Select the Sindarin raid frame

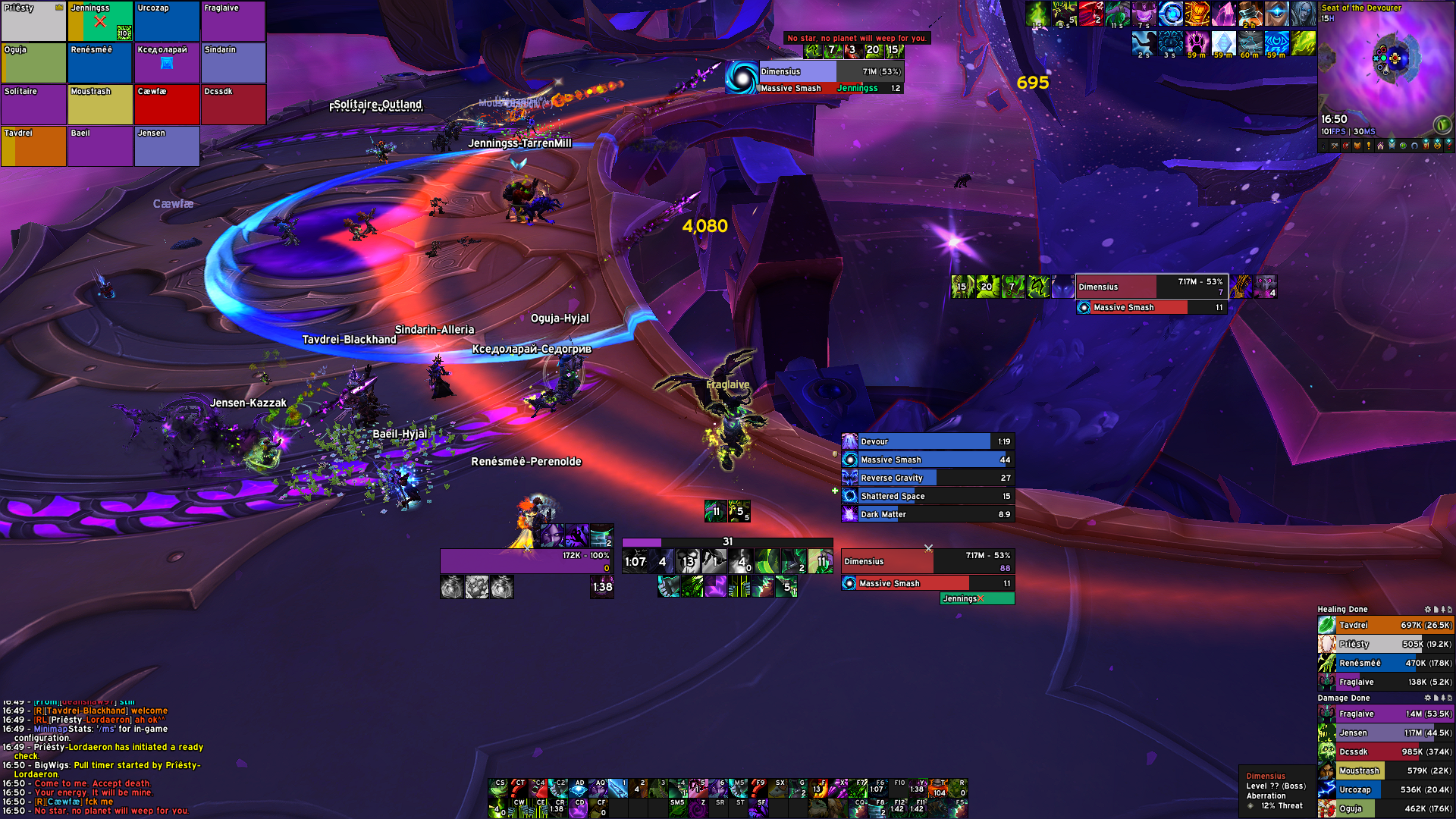(234, 63)
